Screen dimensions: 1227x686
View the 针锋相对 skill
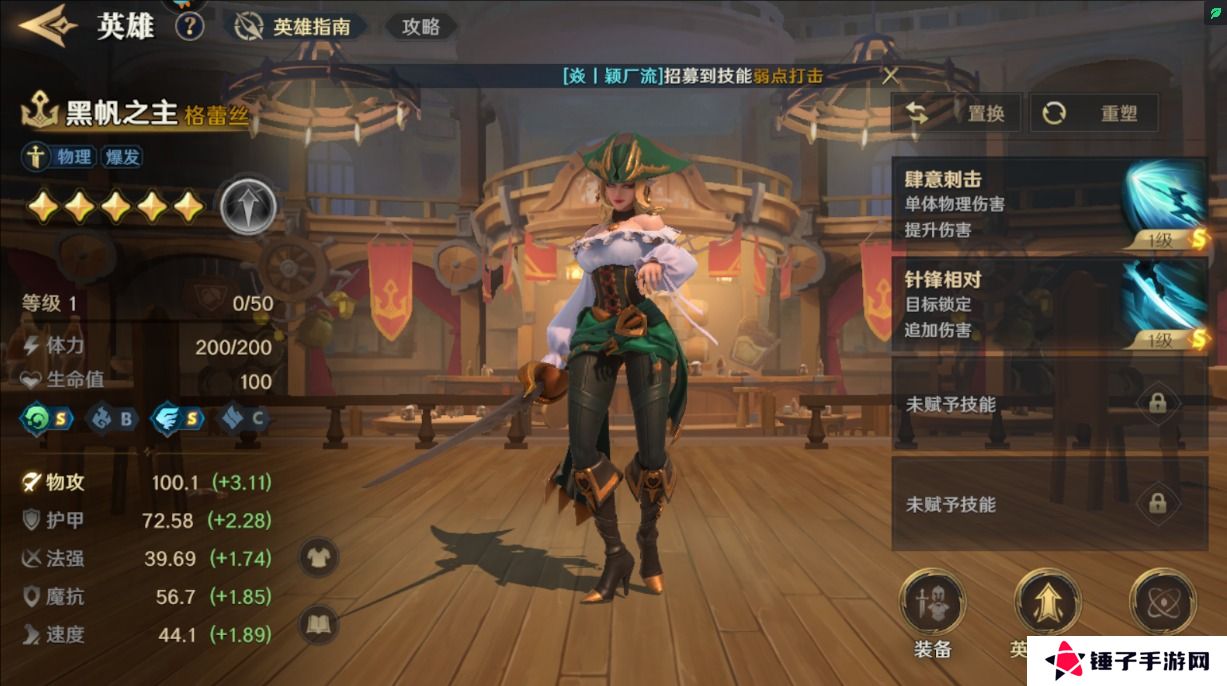coord(1049,304)
